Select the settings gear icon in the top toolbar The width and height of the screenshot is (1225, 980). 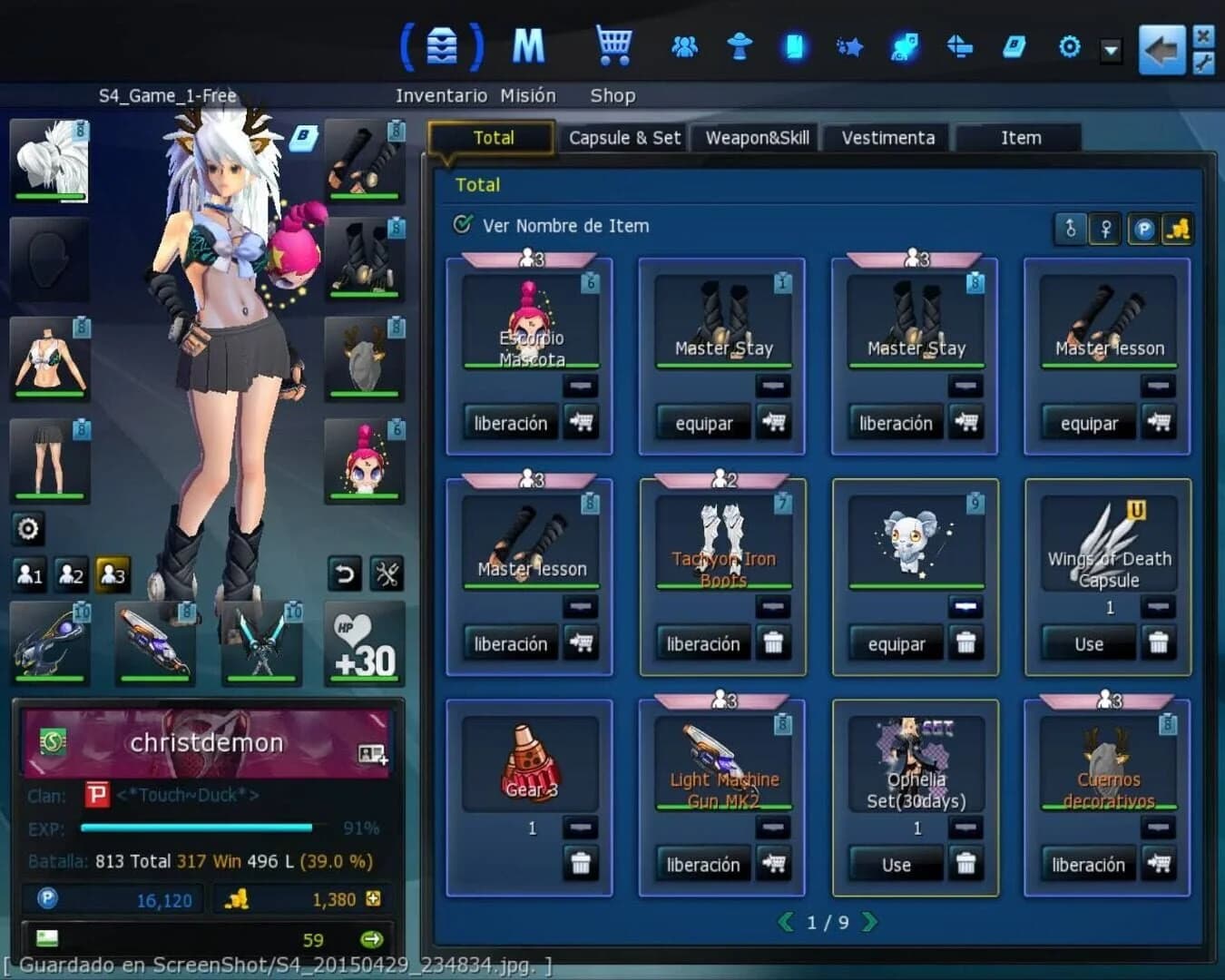point(1070,45)
